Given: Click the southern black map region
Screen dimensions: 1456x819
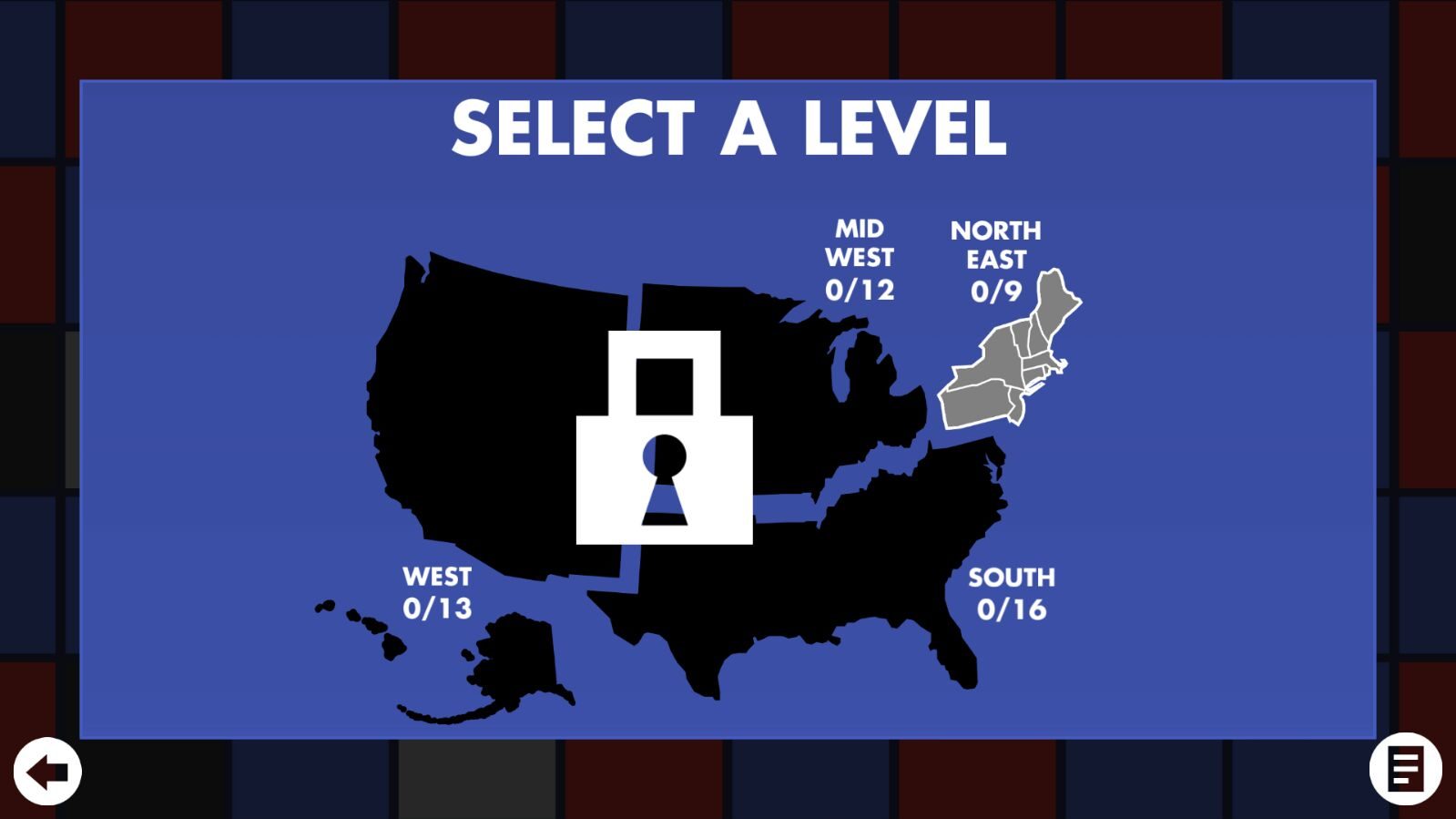Looking at the screenshot, I should point(865,547).
